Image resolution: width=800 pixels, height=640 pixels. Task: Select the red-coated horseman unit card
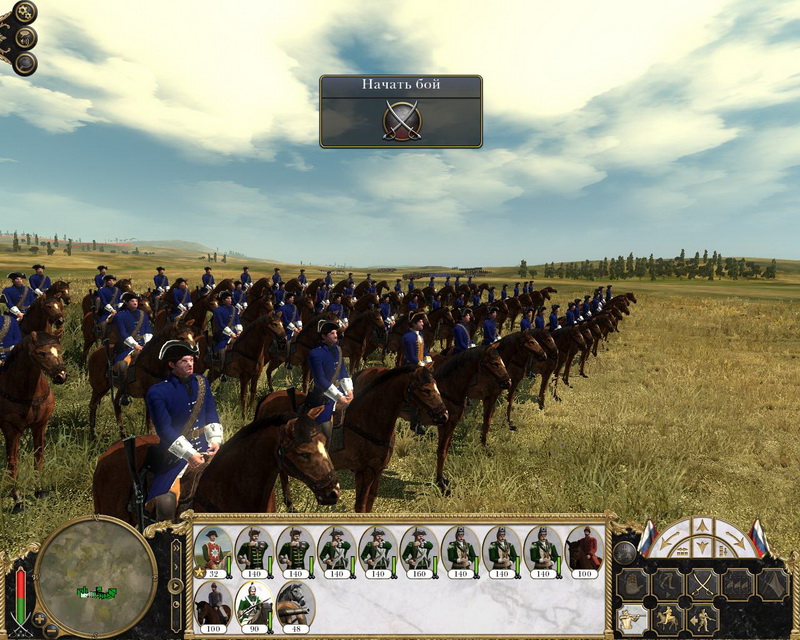tap(585, 549)
